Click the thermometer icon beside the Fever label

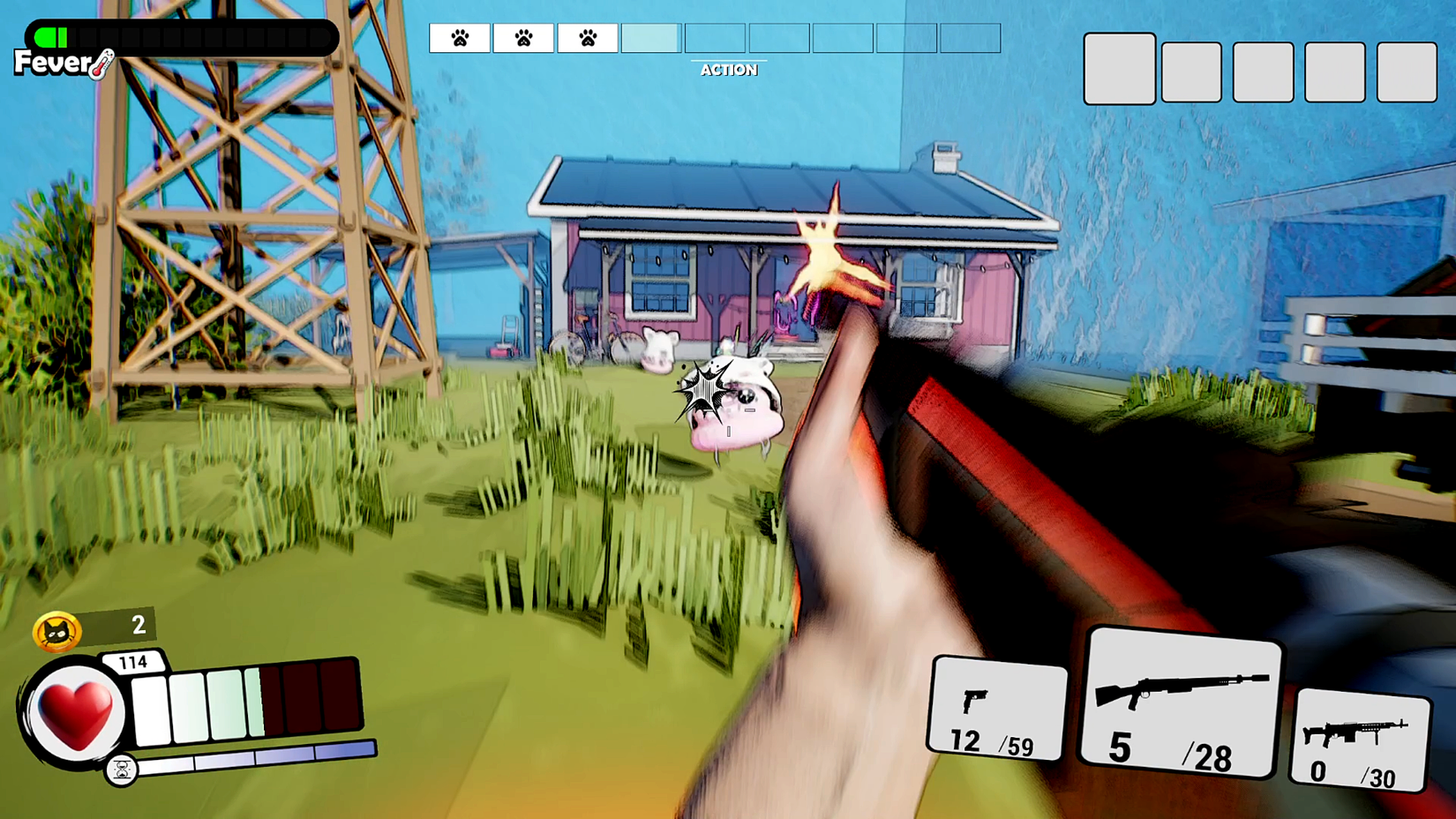click(x=100, y=65)
